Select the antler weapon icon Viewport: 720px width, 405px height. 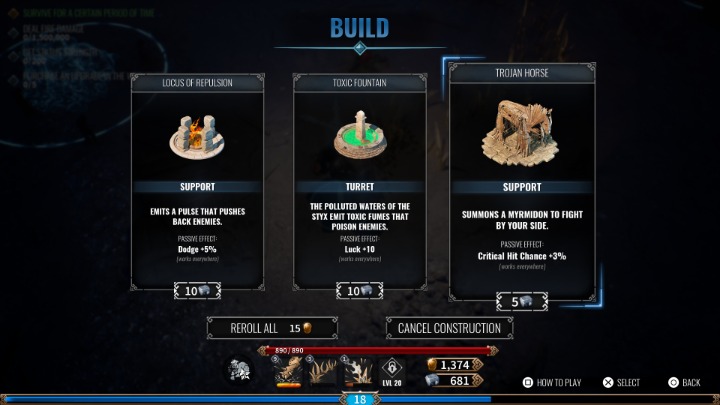tap(324, 372)
